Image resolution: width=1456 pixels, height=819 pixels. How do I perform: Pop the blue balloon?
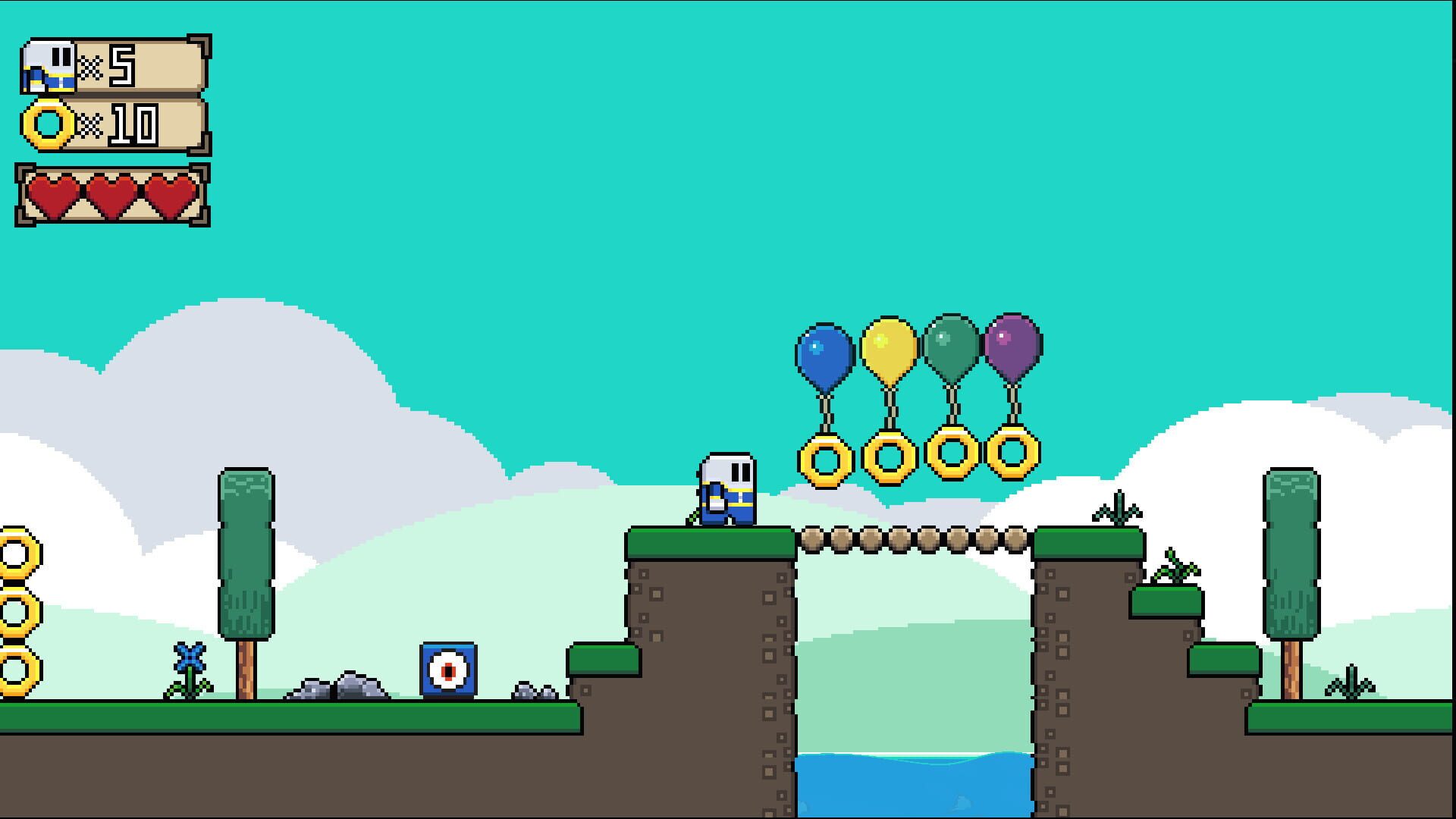pyautogui.click(x=823, y=353)
